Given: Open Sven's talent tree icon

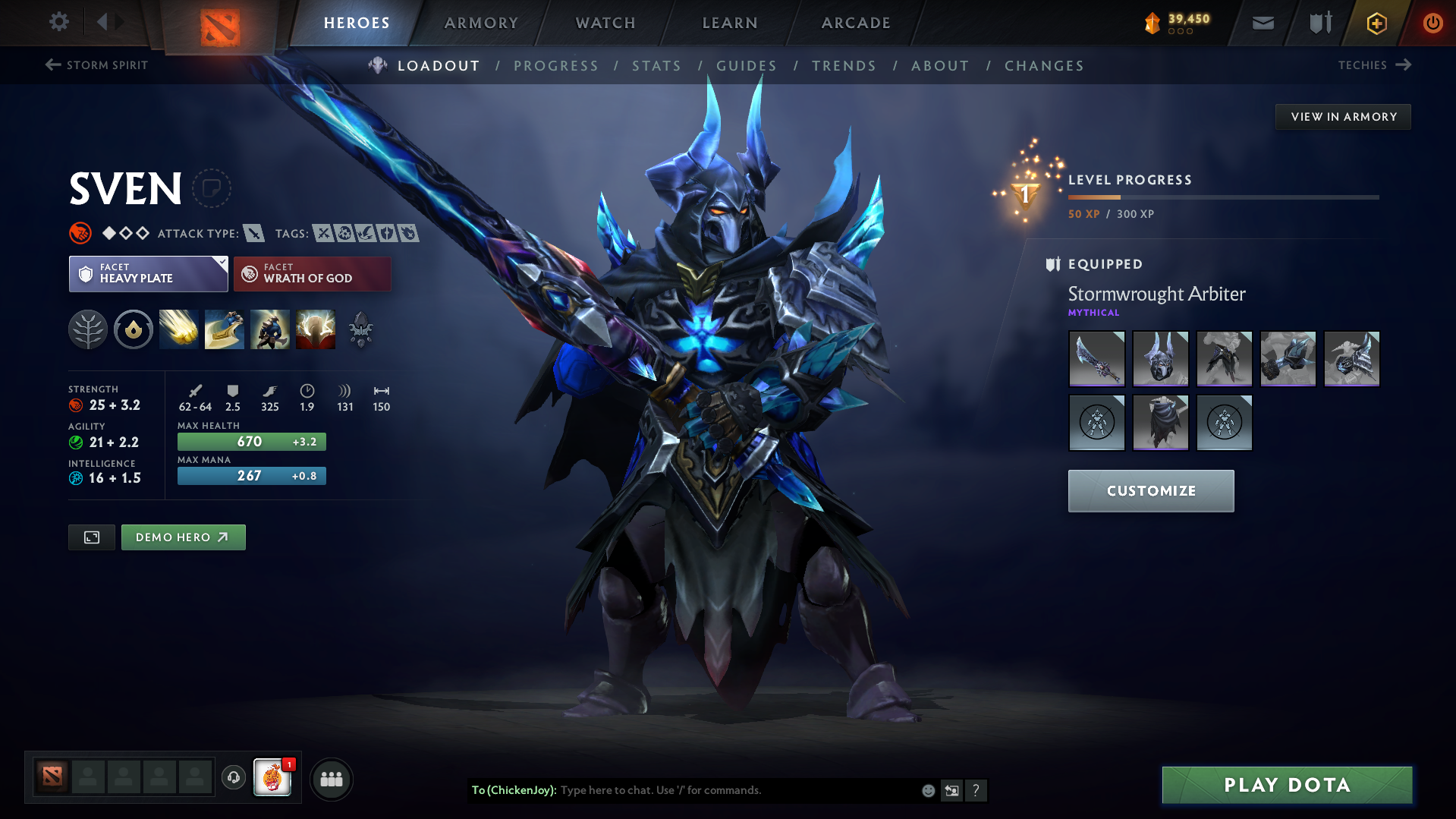Looking at the screenshot, I should pyautogui.click(x=87, y=329).
